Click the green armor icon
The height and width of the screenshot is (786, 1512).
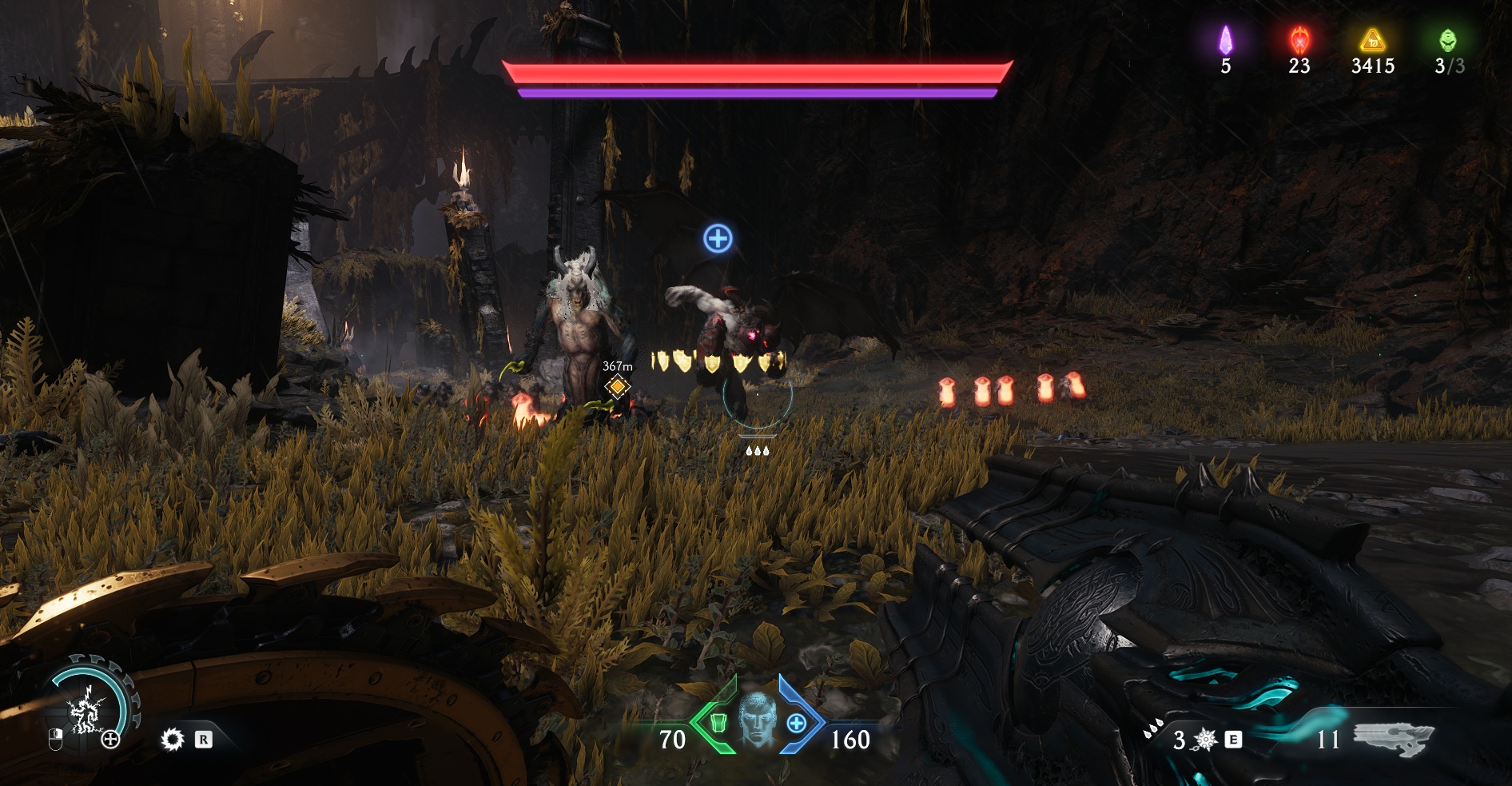point(718,724)
